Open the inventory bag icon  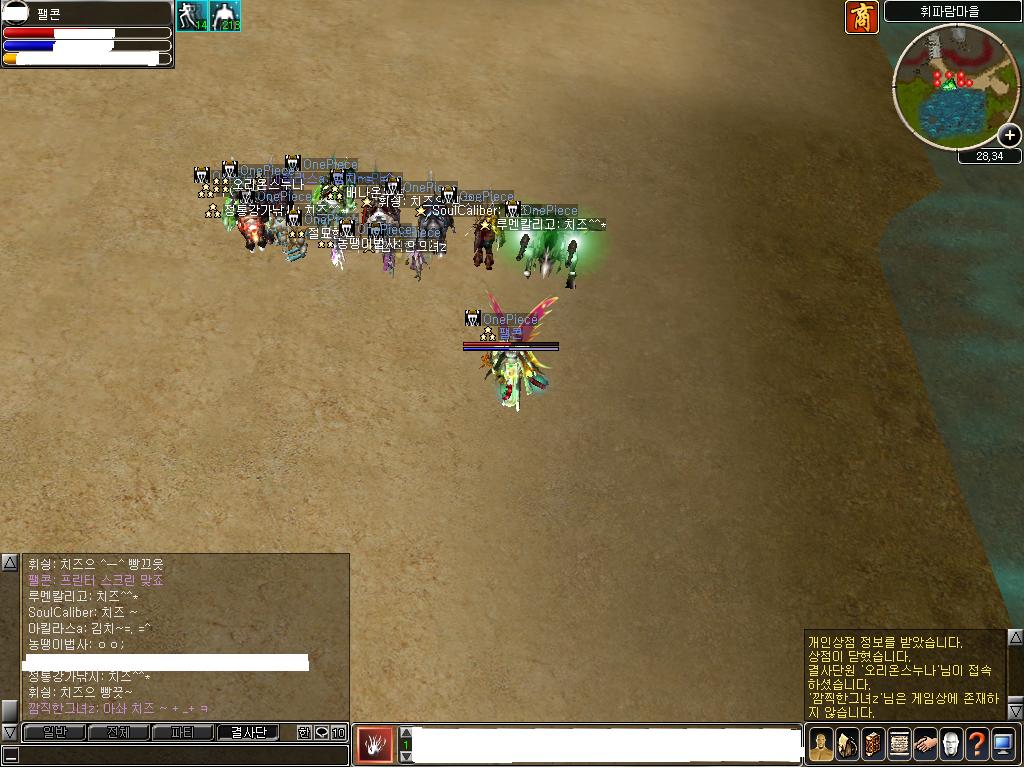click(x=847, y=745)
